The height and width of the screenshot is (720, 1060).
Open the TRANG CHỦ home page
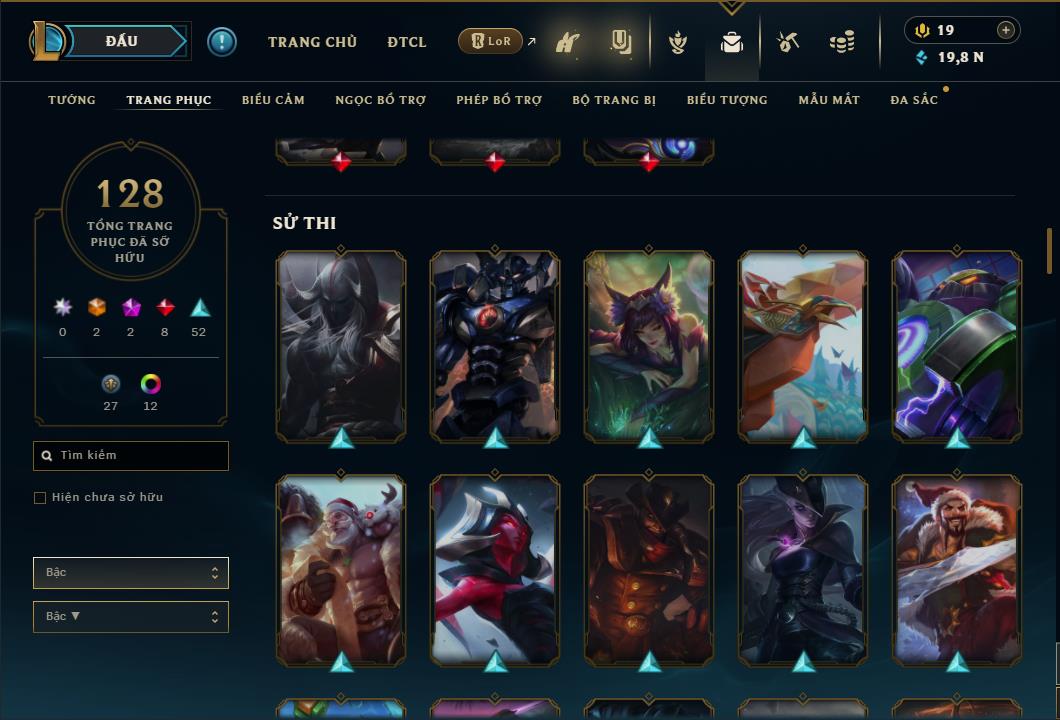[312, 42]
